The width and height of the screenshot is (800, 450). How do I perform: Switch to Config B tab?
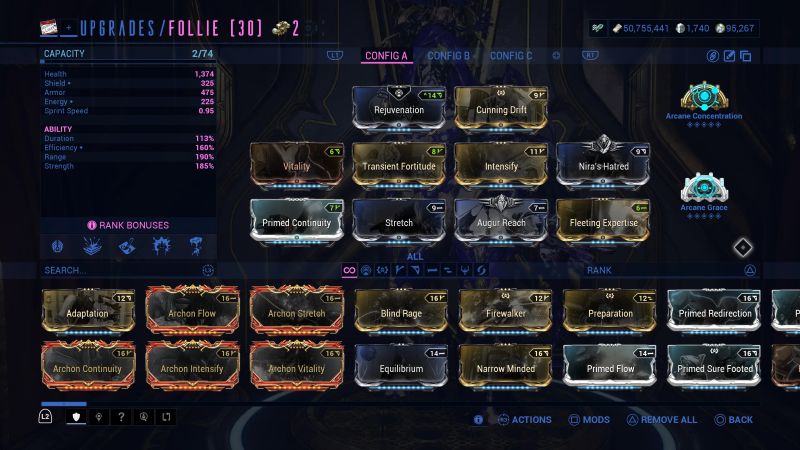point(448,56)
